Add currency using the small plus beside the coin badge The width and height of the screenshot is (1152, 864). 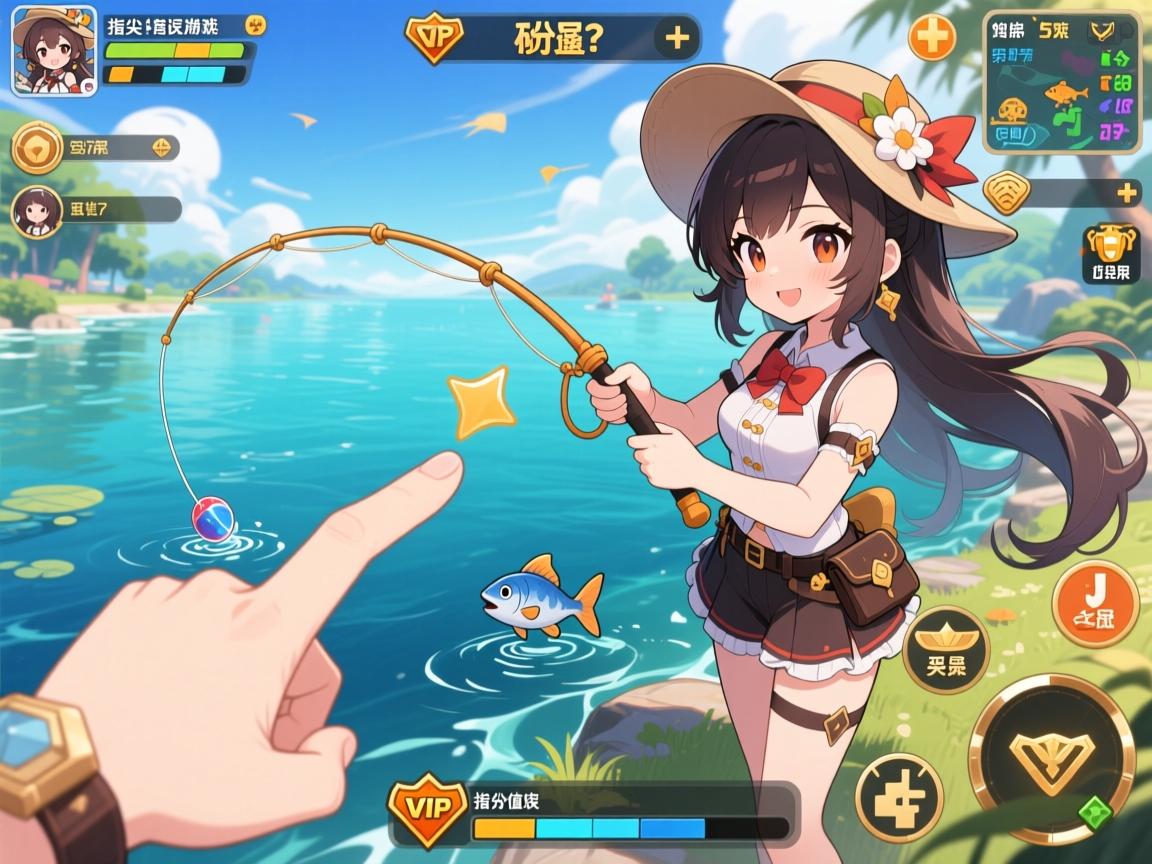coord(162,148)
